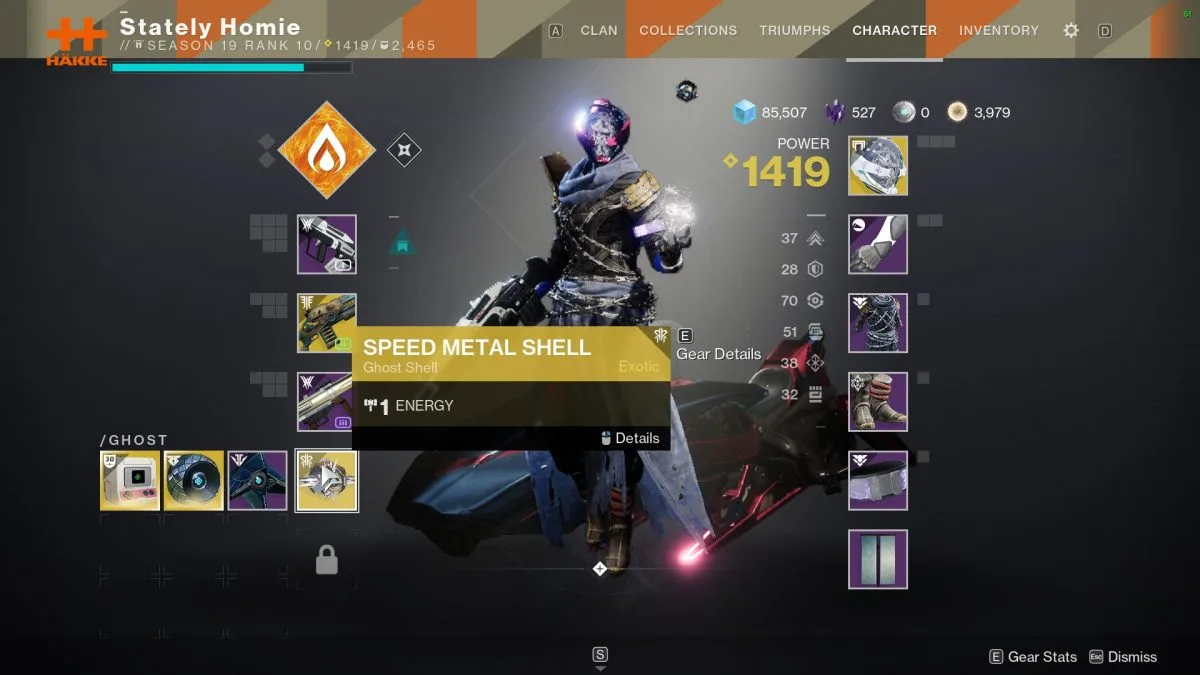Select the gauntlets armor slot

pyautogui.click(x=878, y=244)
